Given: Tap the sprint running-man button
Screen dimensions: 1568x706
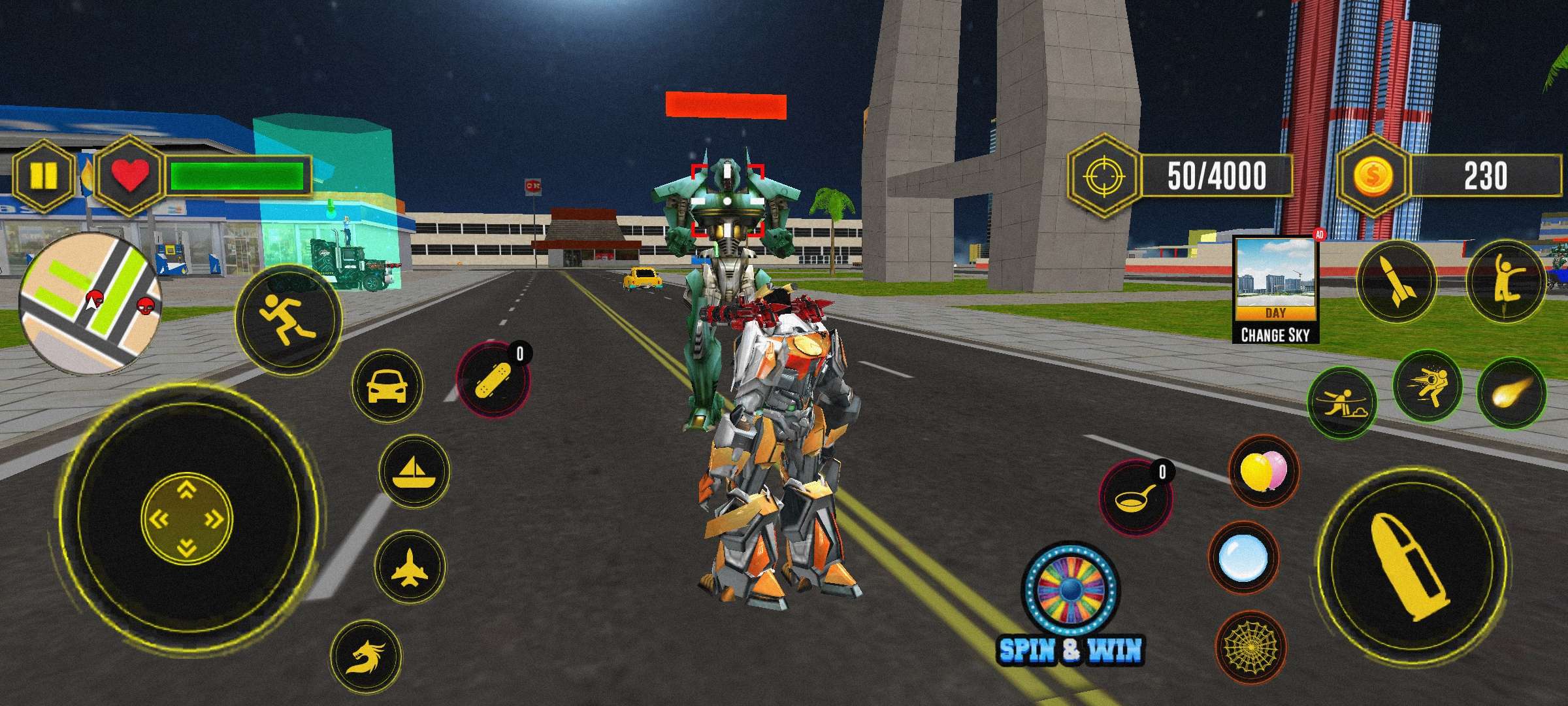Looking at the screenshot, I should pos(288,320).
